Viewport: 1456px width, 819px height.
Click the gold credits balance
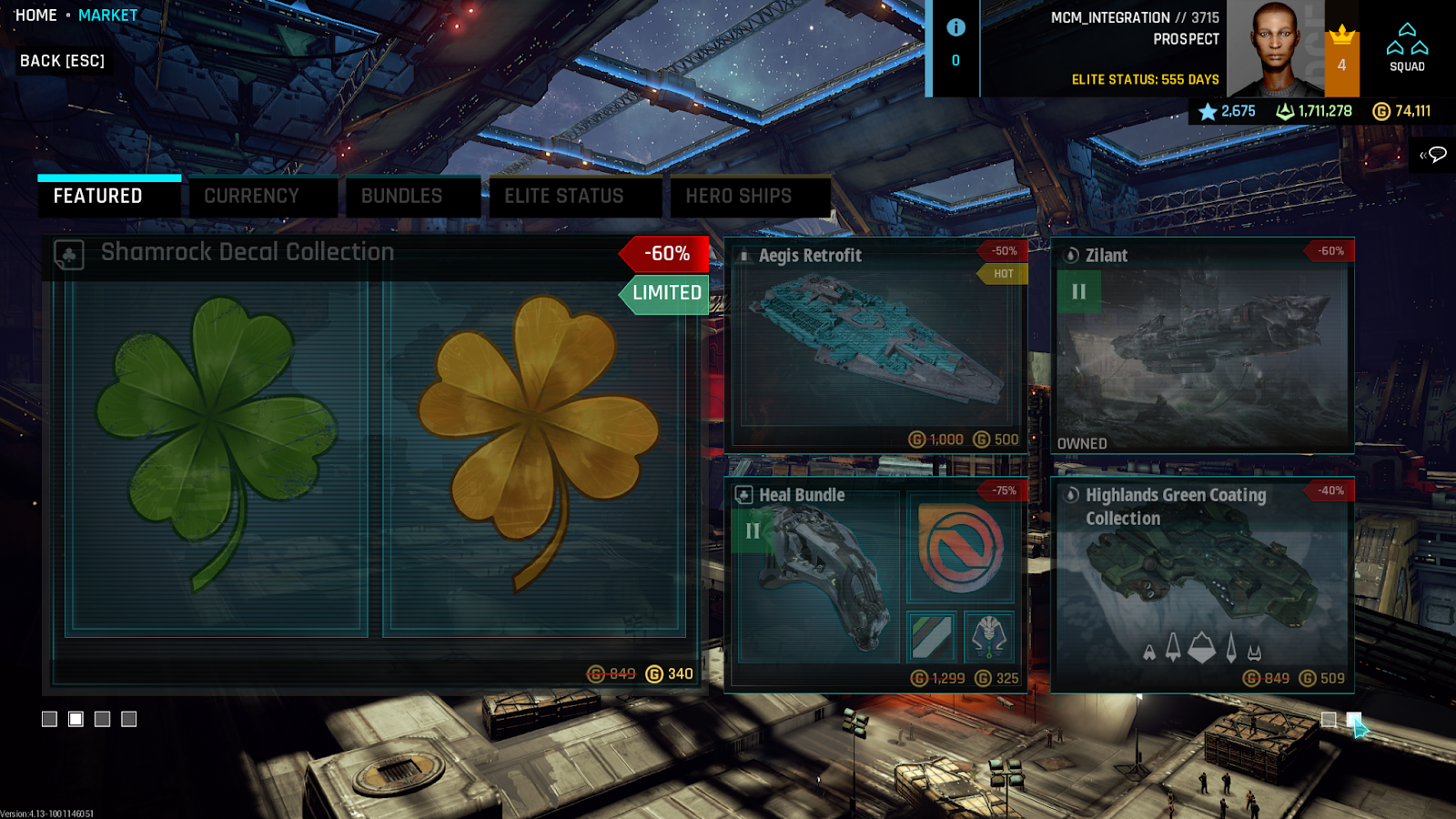pos(1402,111)
